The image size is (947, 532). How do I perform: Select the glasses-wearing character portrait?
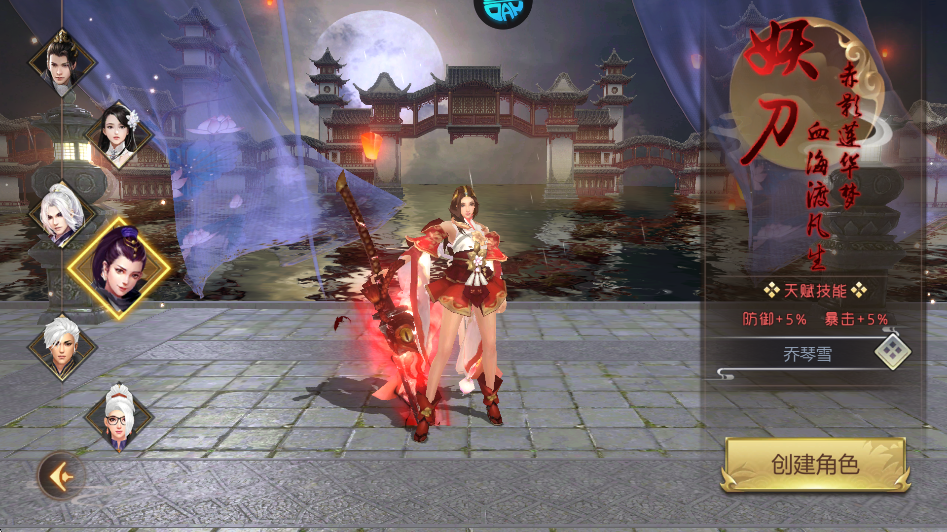(x=118, y=417)
